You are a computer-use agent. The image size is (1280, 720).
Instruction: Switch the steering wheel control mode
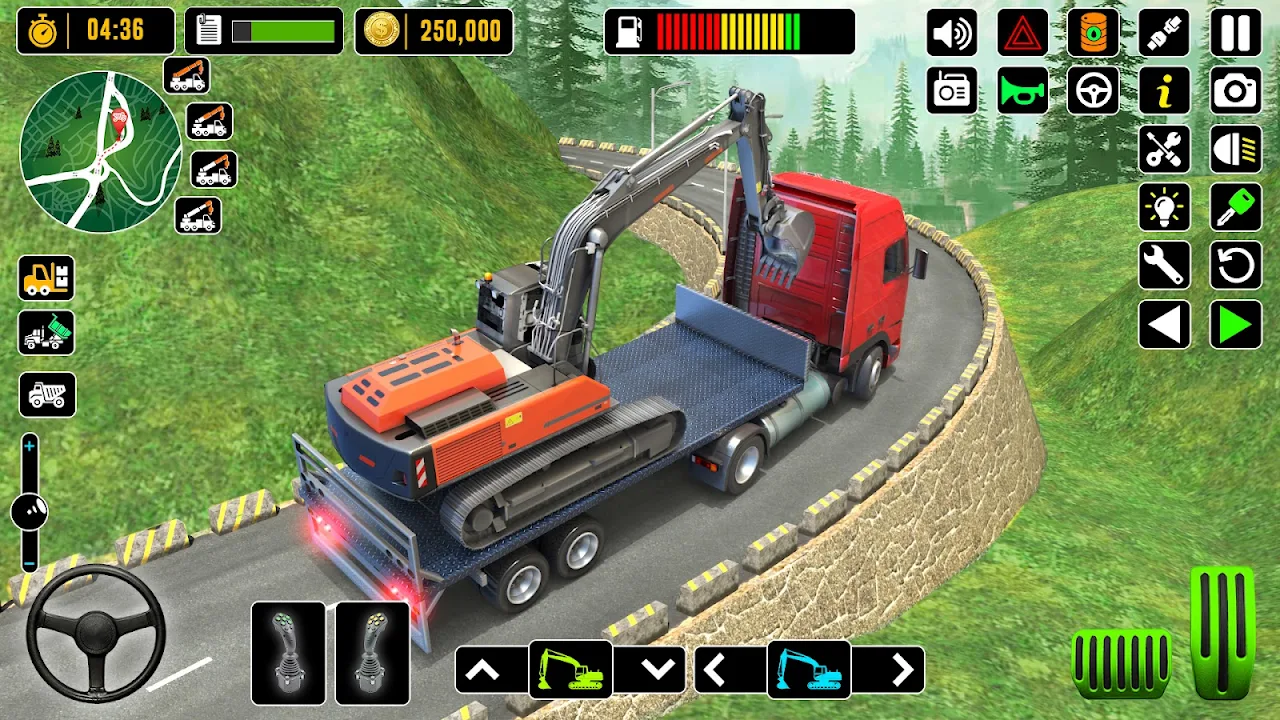[x=1093, y=92]
